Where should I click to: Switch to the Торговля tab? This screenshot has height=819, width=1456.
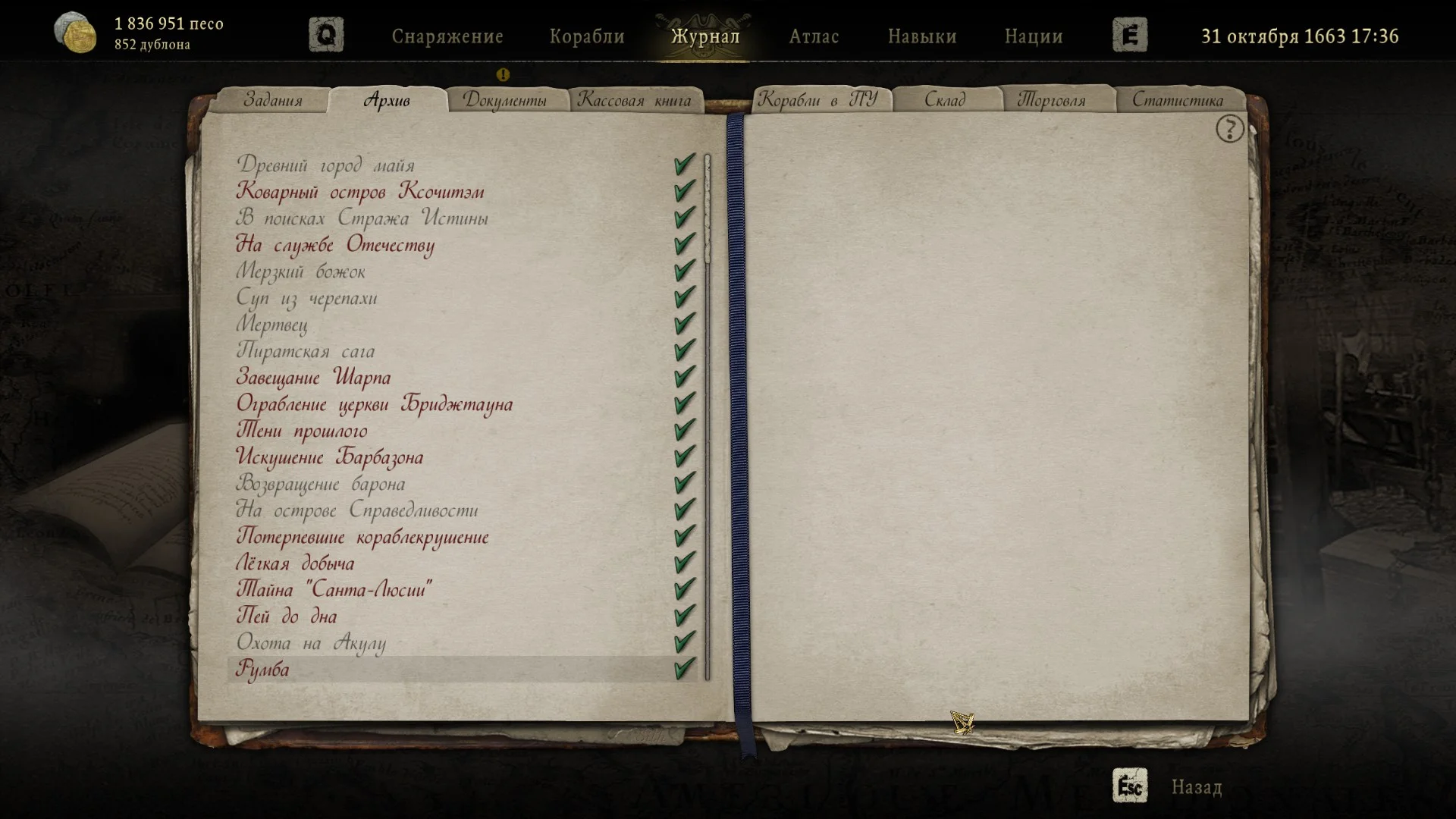click(1052, 100)
